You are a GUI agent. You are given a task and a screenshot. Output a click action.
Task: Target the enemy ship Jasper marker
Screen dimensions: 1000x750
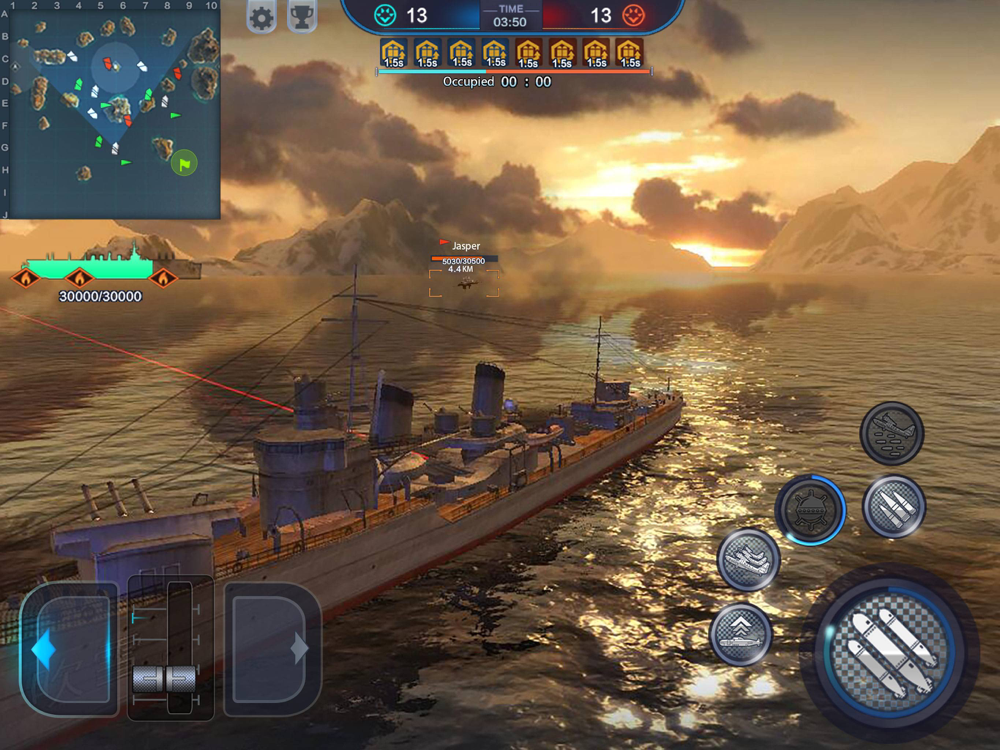(464, 283)
